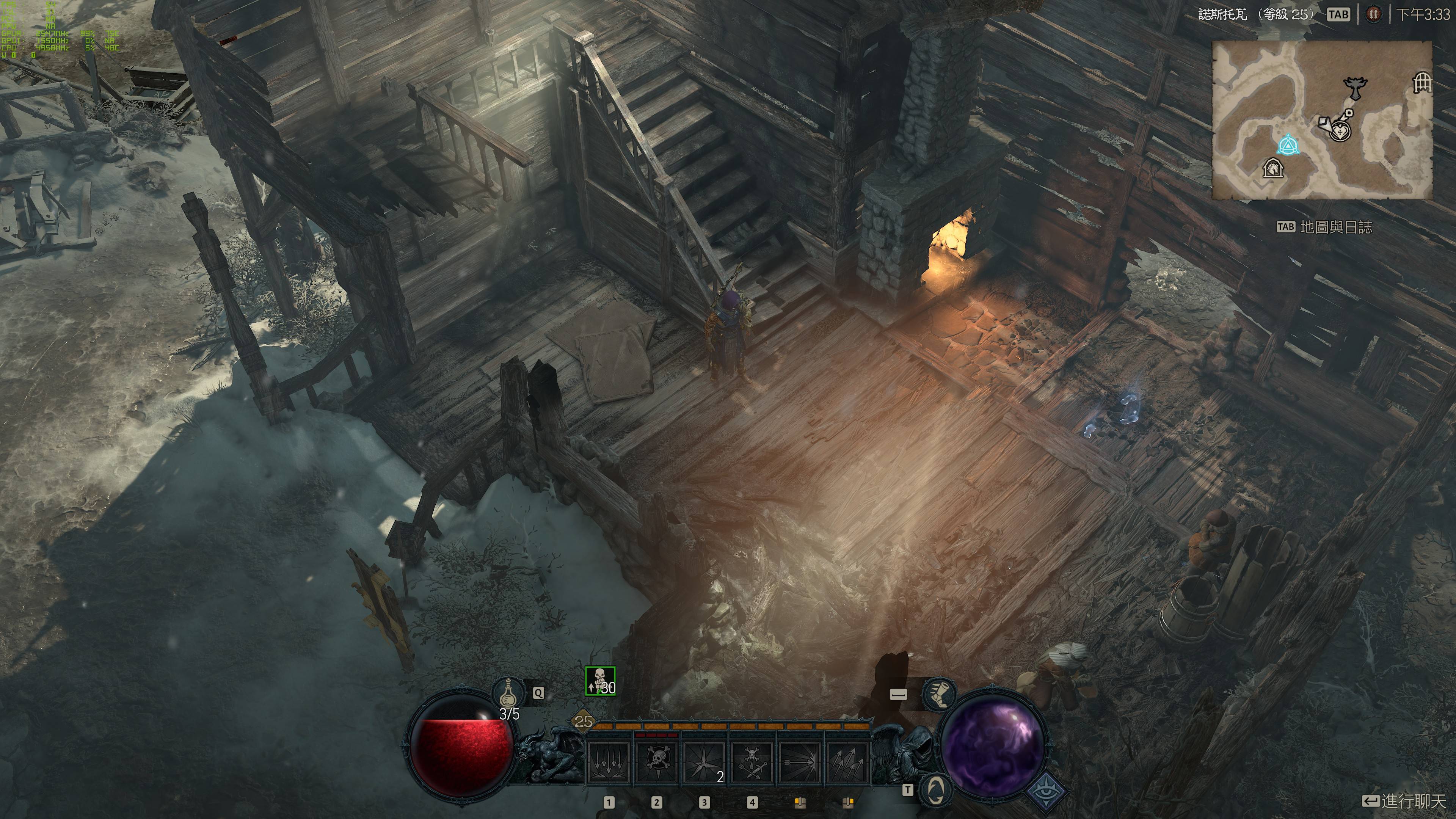The image size is (1456, 819).
Task: Activate the raining arrows skill
Action: point(609,763)
